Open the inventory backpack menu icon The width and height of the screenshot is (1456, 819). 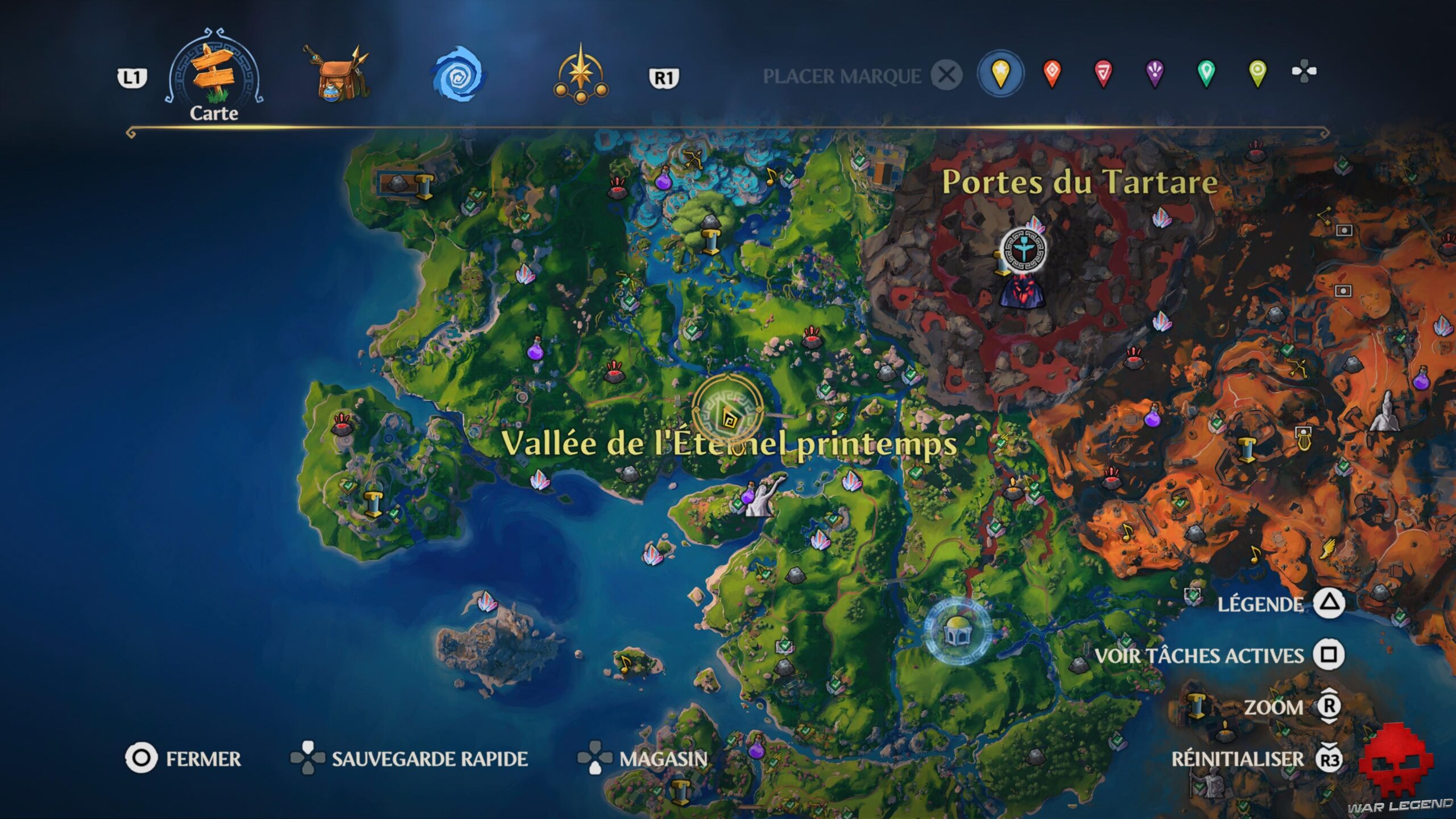coord(336,74)
